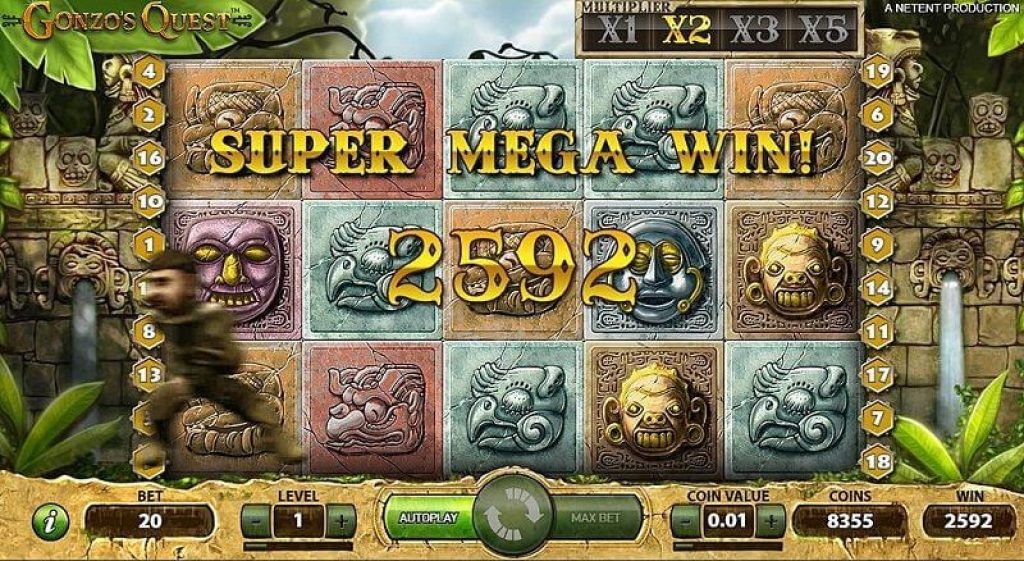The image size is (1024, 561).
Task: Select payline marker number 19
Action: [877, 71]
